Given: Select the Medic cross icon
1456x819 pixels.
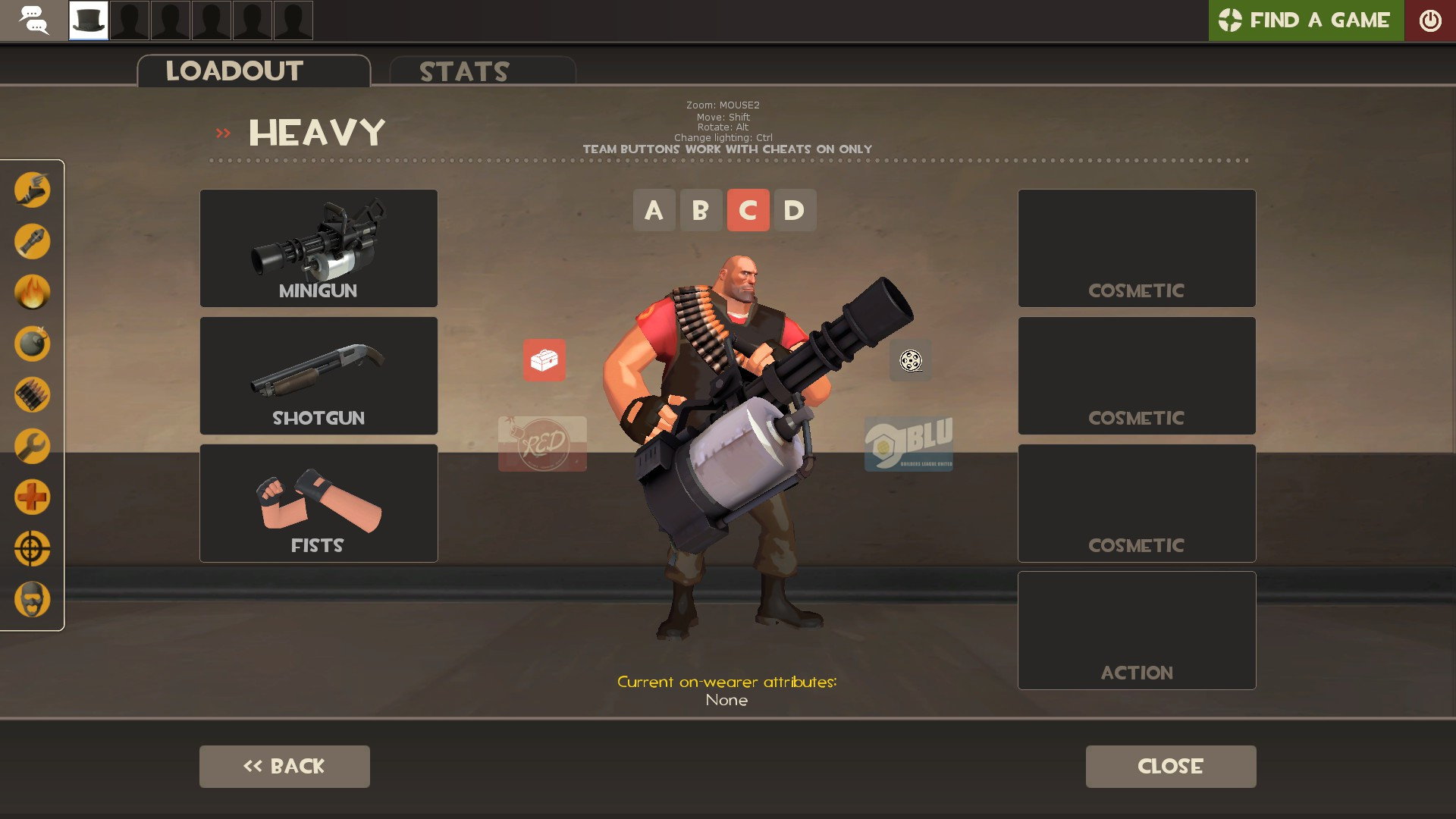Looking at the screenshot, I should [x=32, y=497].
